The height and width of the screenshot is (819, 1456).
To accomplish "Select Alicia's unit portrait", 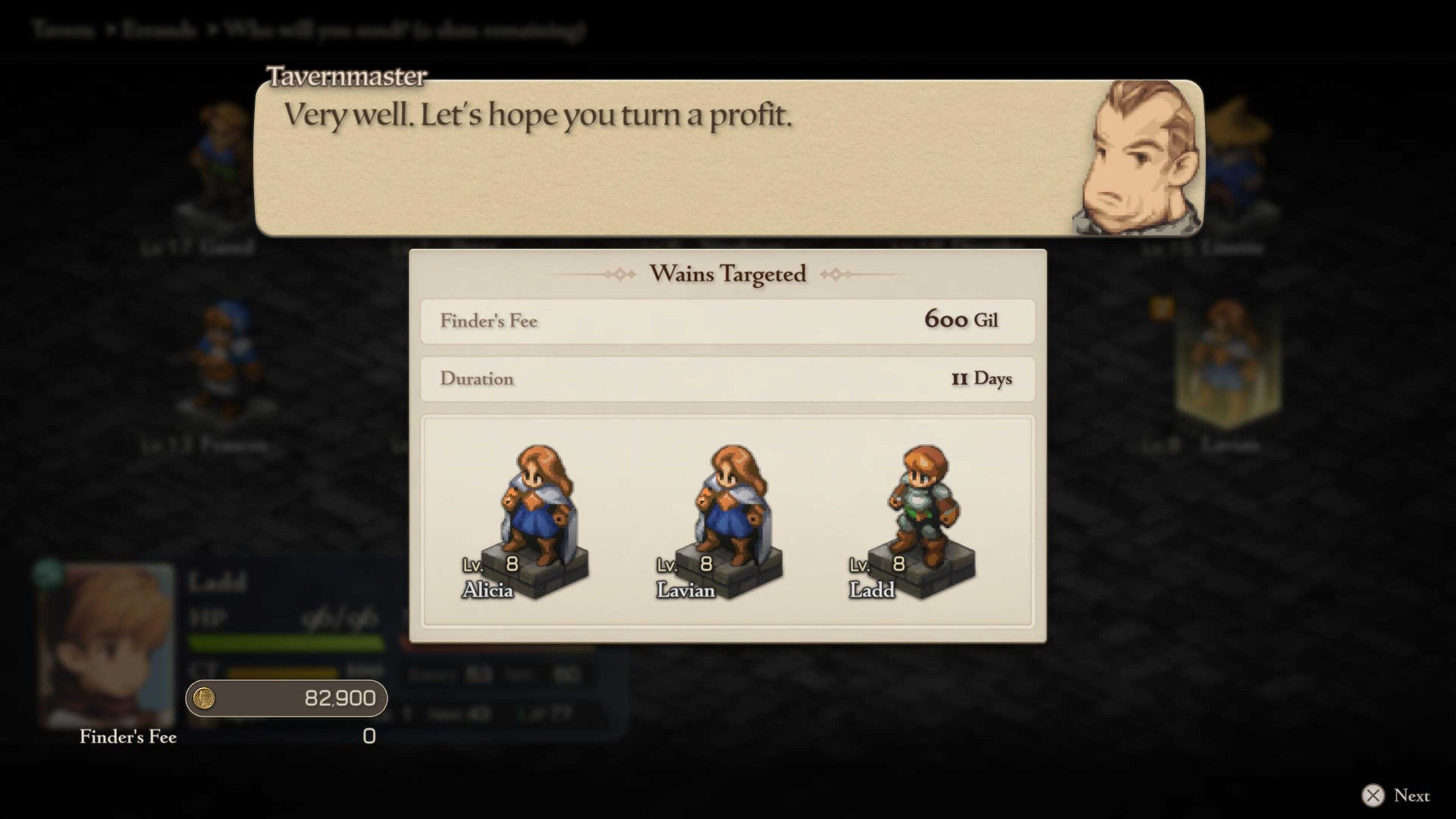I will click(x=536, y=512).
